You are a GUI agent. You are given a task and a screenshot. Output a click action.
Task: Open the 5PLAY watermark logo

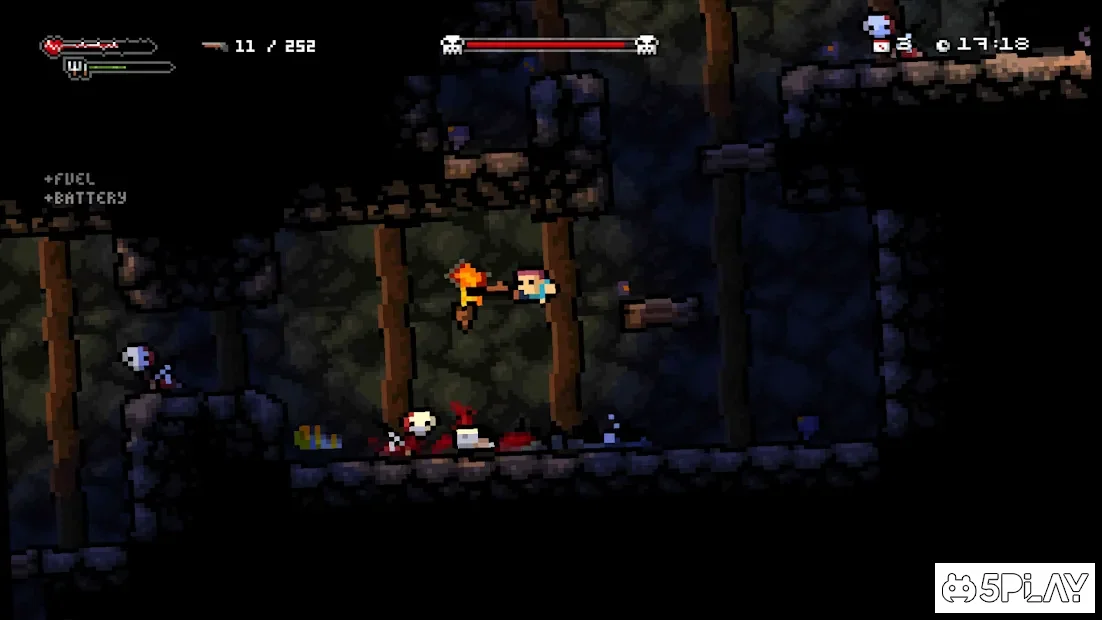1014,588
